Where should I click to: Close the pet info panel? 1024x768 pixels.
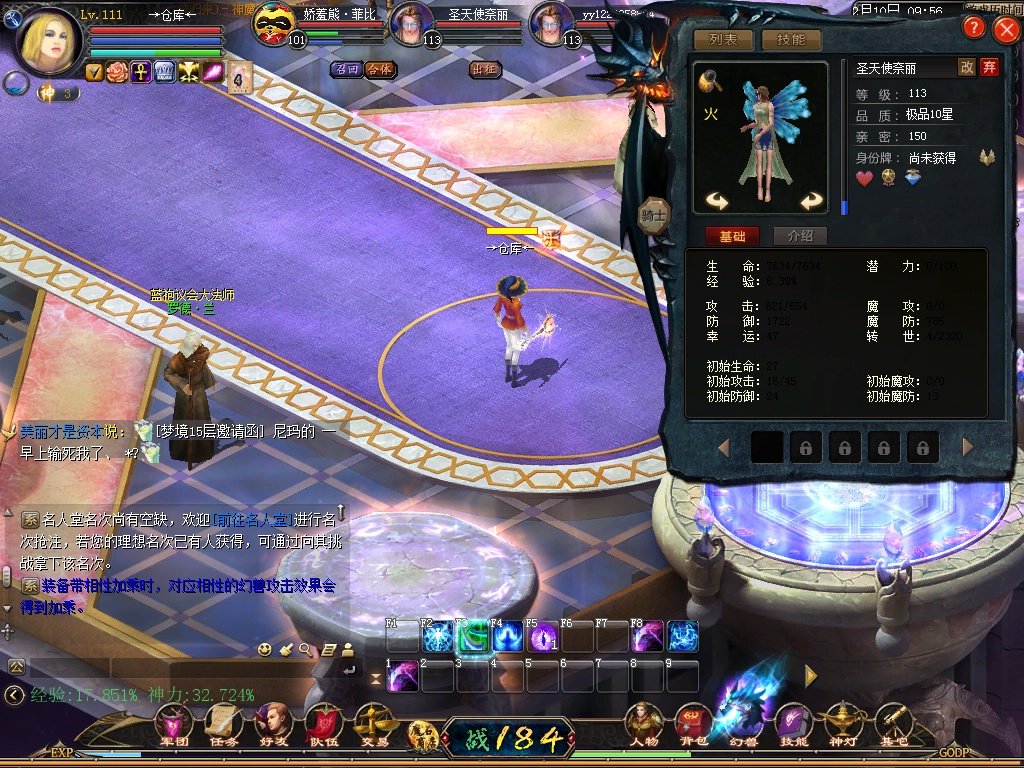tap(1005, 29)
